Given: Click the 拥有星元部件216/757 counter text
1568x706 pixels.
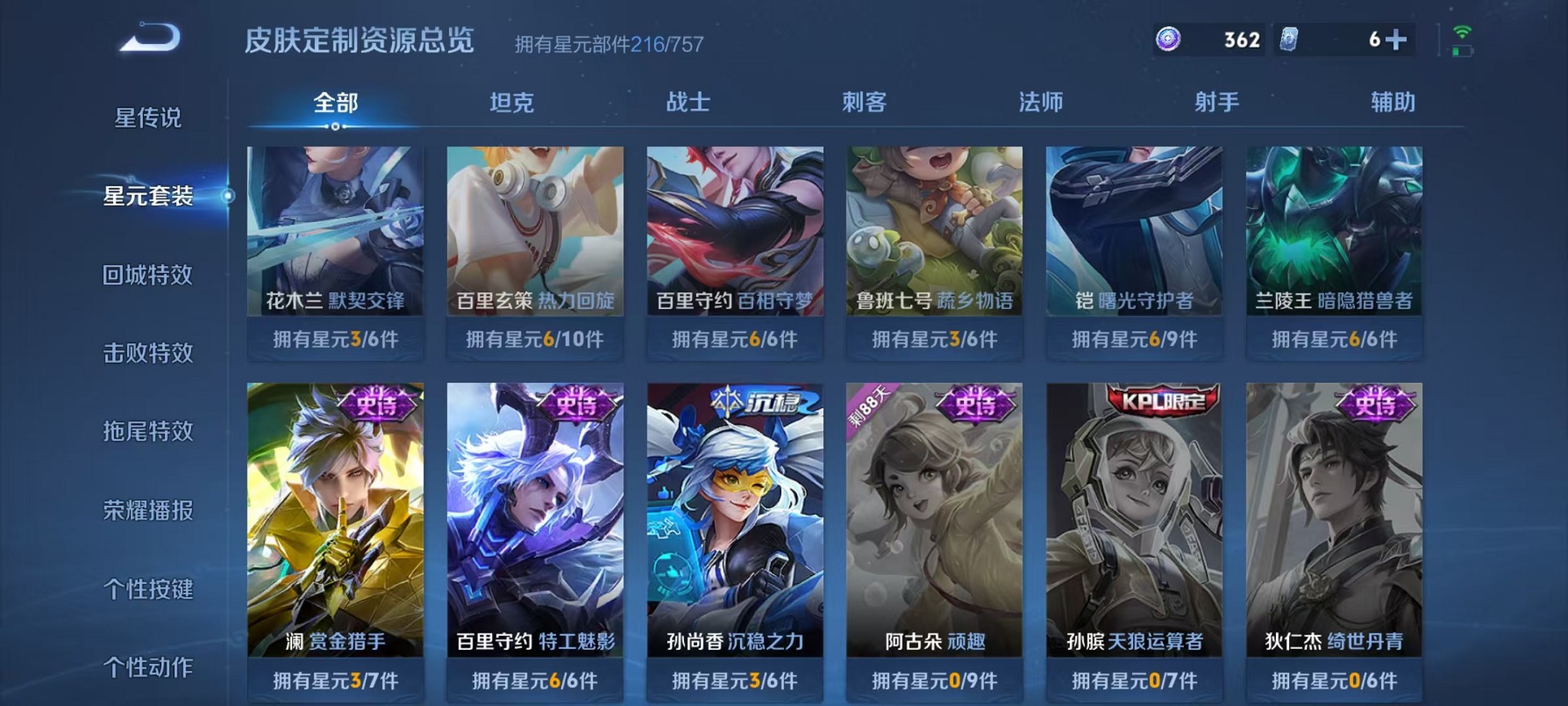Looking at the screenshot, I should point(608,45).
